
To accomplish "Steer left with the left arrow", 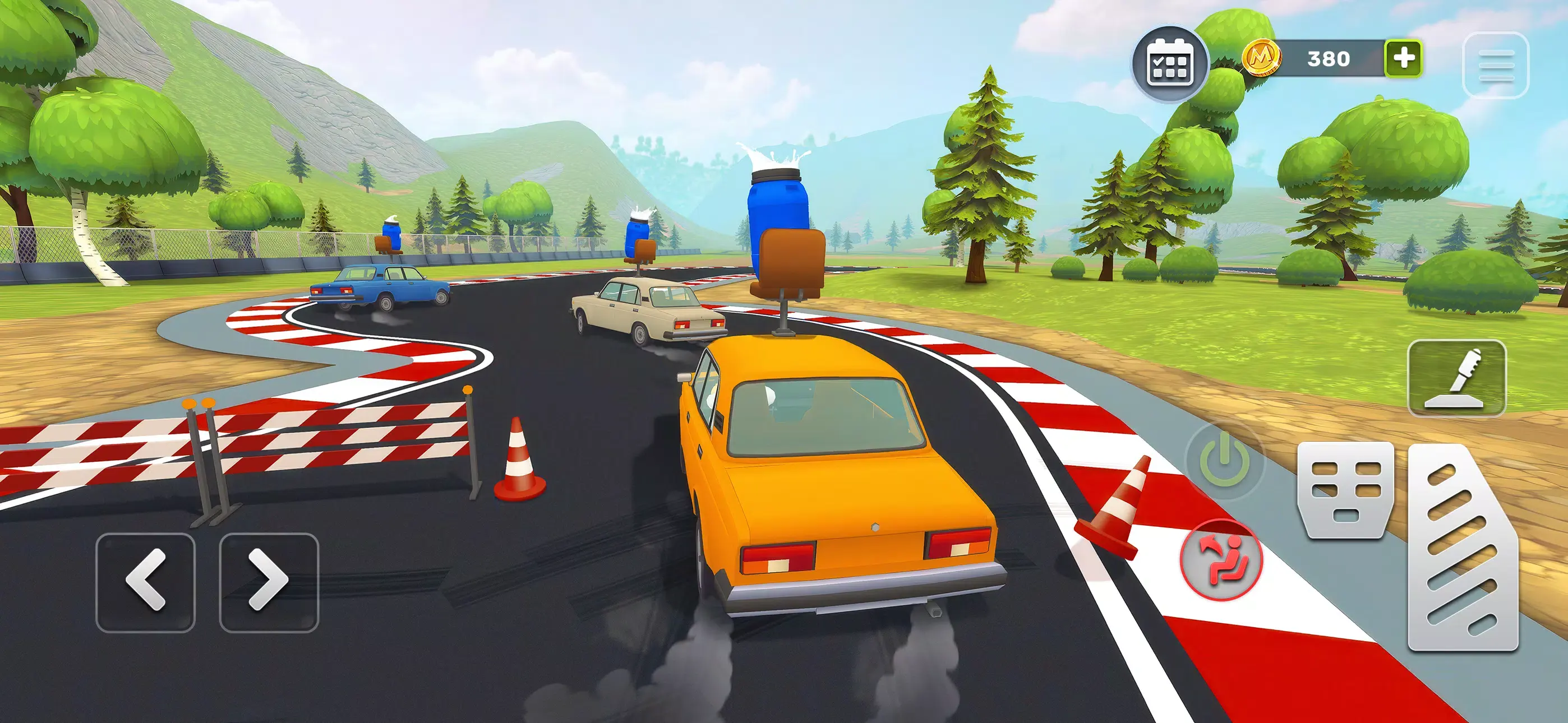I will click(146, 582).
